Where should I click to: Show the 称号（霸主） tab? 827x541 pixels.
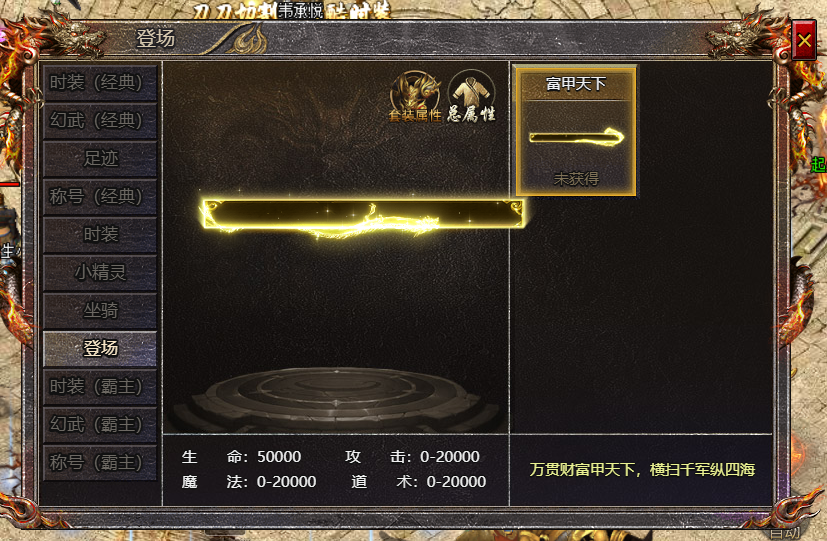pyautogui.click(x=100, y=462)
